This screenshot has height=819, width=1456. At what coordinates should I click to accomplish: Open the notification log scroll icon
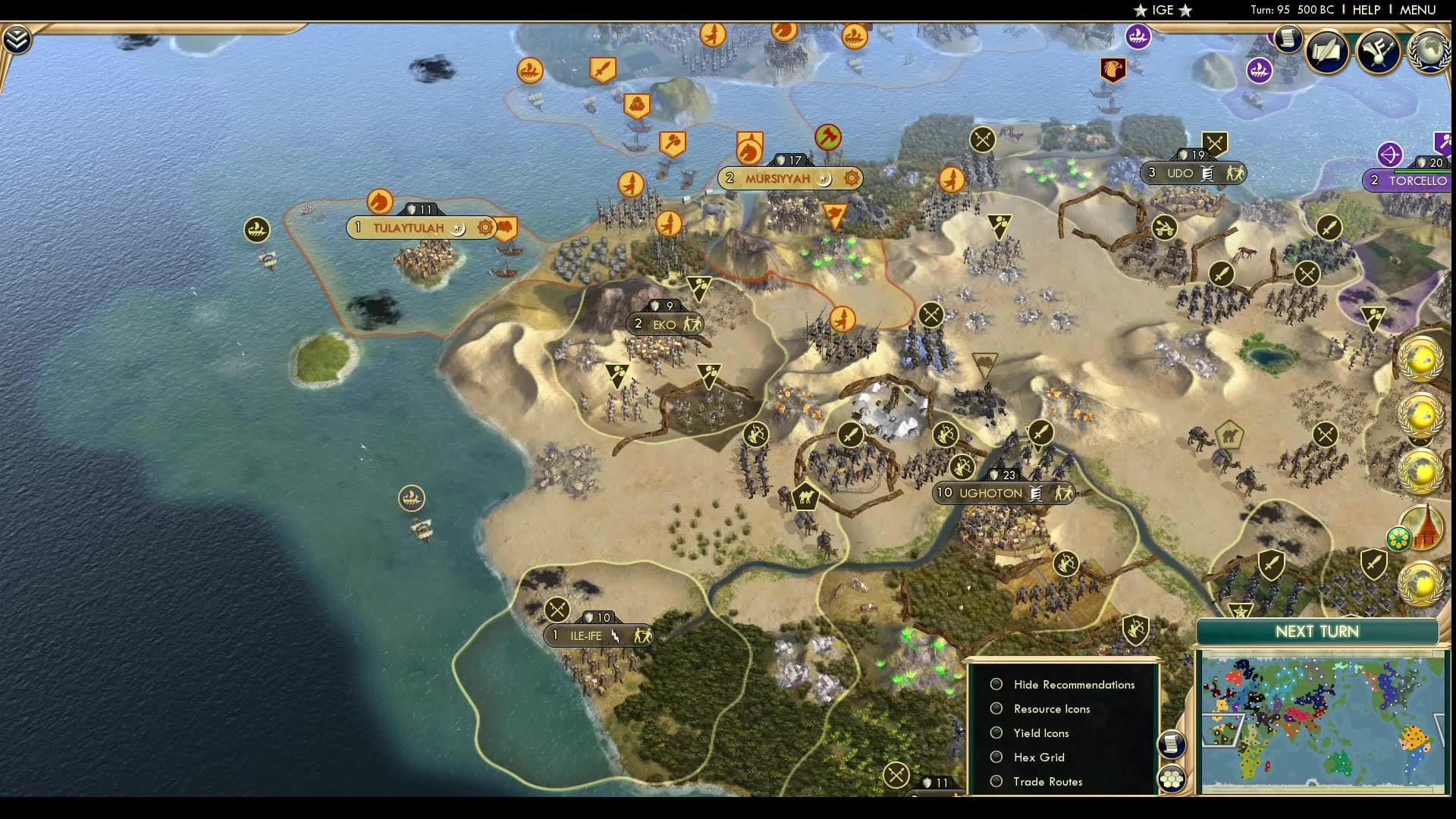pyautogui.click(x=1288, y=39)
